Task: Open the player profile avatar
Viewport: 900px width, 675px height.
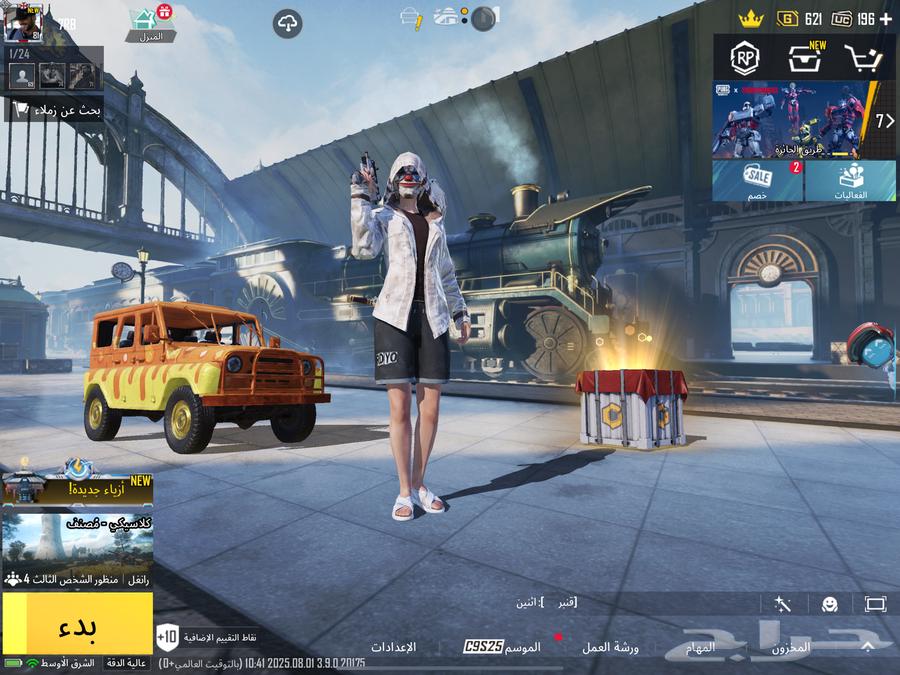Action: [22, 22]
